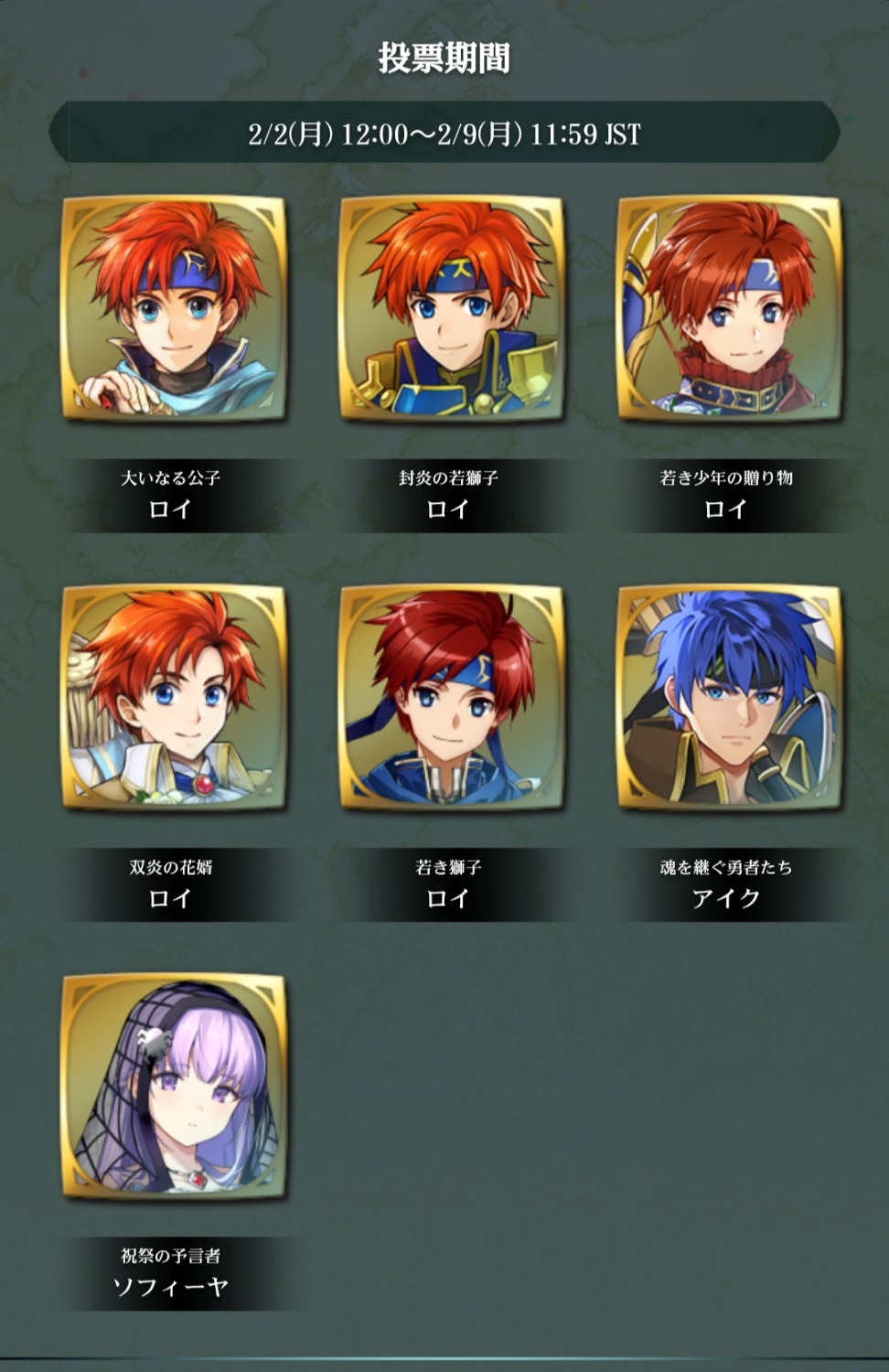Select the 双炎の花婿 ロイ portrait
This screenshot has width=889, height=1372.
pos(173,698)
